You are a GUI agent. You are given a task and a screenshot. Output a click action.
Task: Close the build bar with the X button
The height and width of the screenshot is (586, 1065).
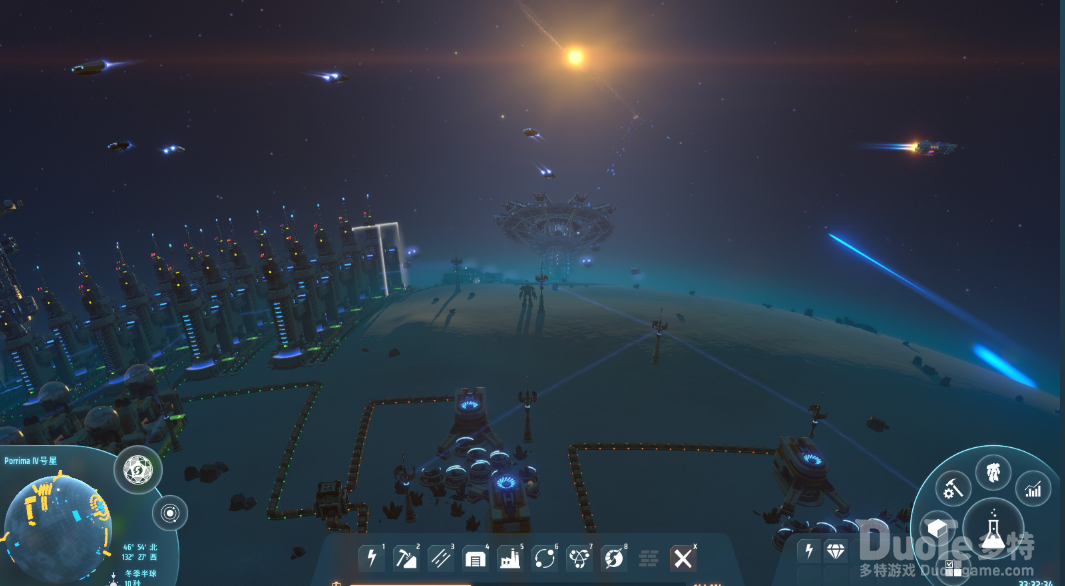point(683,558)
